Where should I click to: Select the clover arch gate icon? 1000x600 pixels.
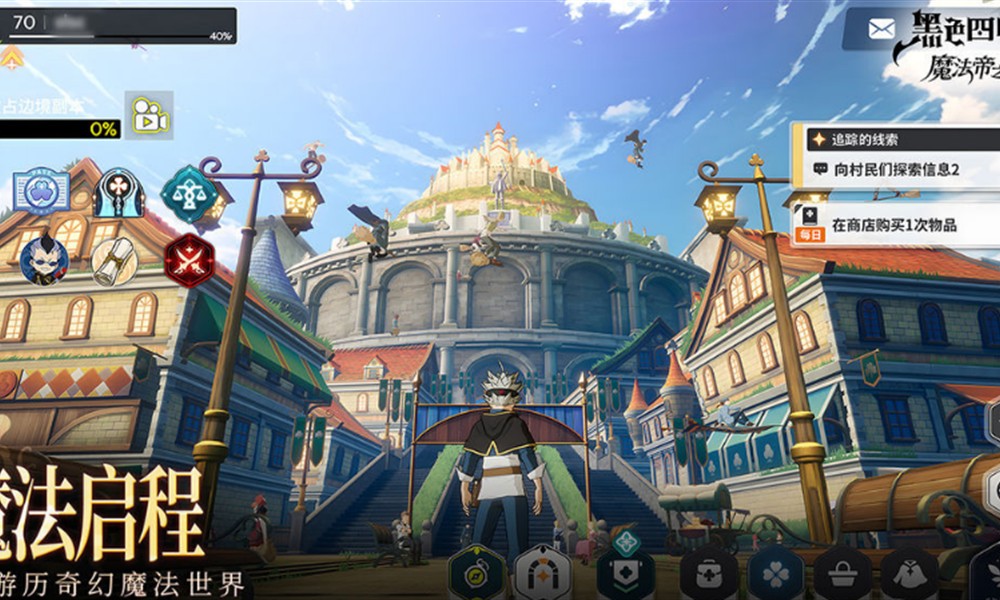pos(119,192)
